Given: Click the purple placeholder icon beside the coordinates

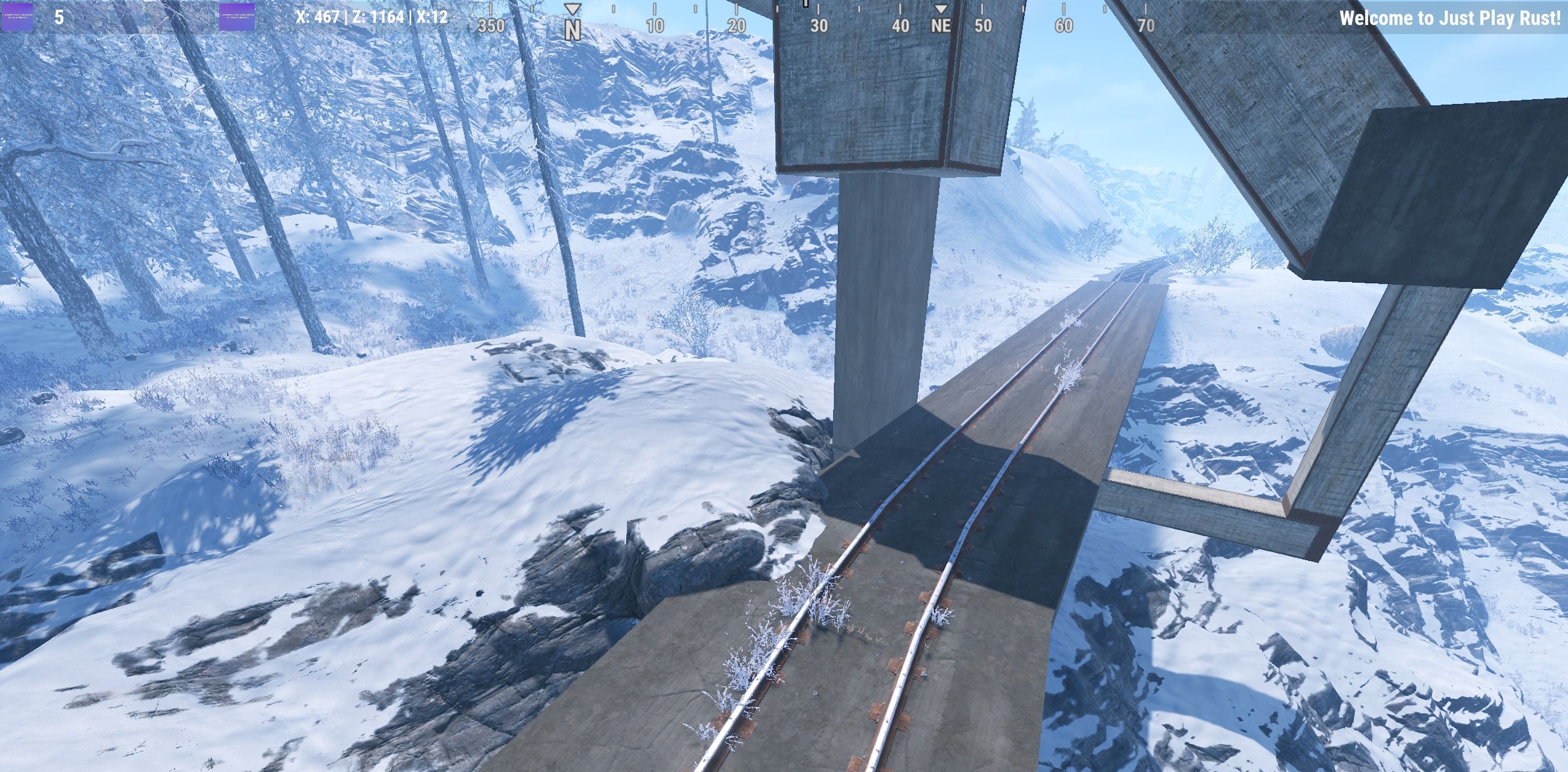Looking at the screenshot, I should [237, 16].
